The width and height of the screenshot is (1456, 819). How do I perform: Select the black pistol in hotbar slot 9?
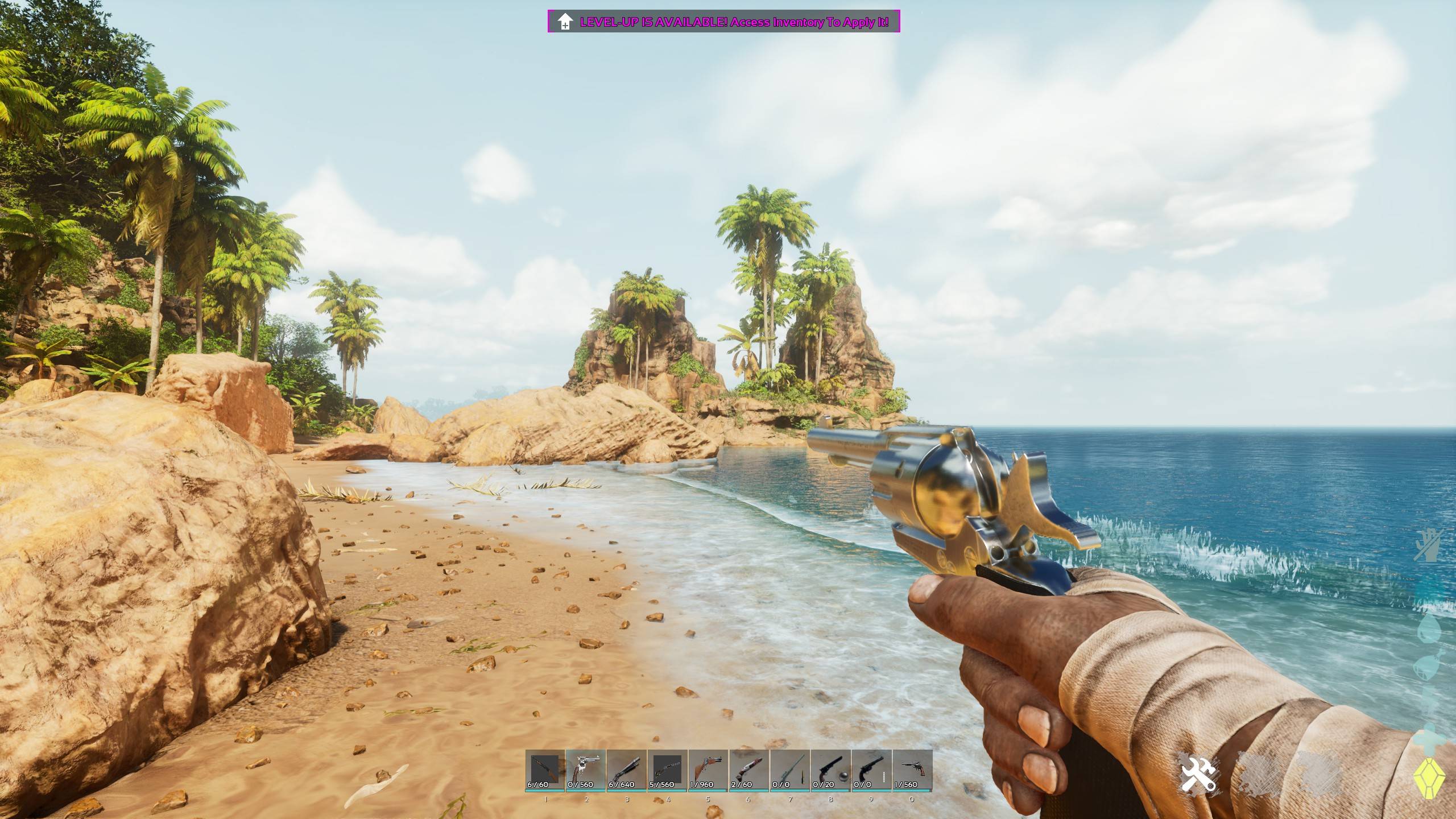click(x=871, y=770)
